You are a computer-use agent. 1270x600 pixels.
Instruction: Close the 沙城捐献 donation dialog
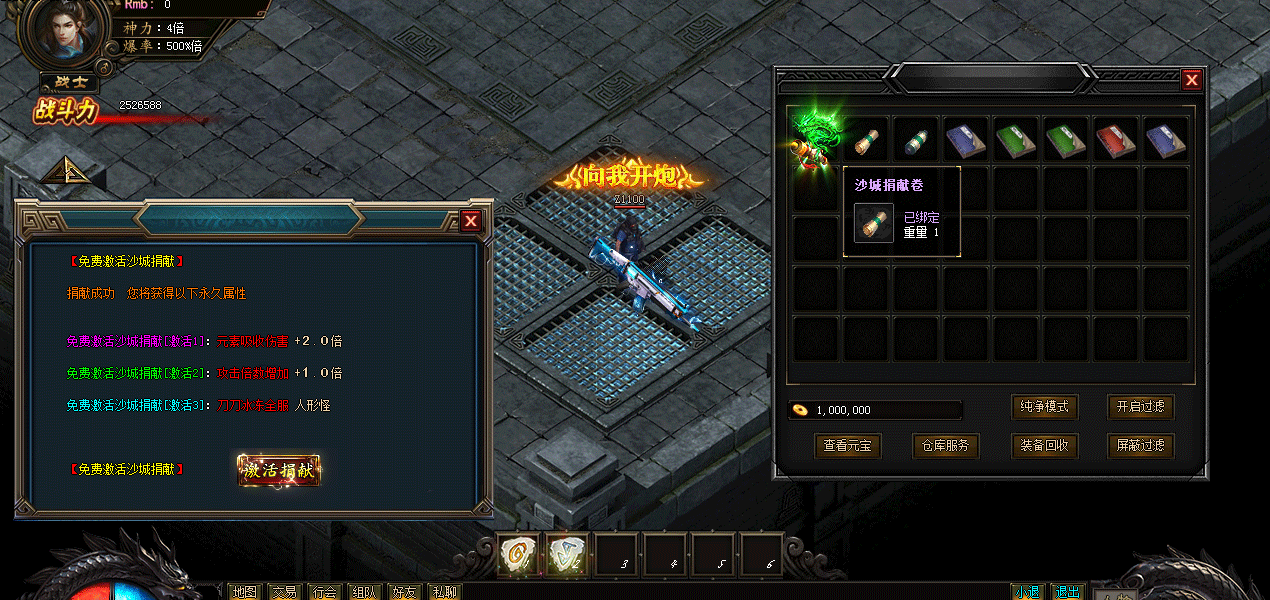click(471, 221)
